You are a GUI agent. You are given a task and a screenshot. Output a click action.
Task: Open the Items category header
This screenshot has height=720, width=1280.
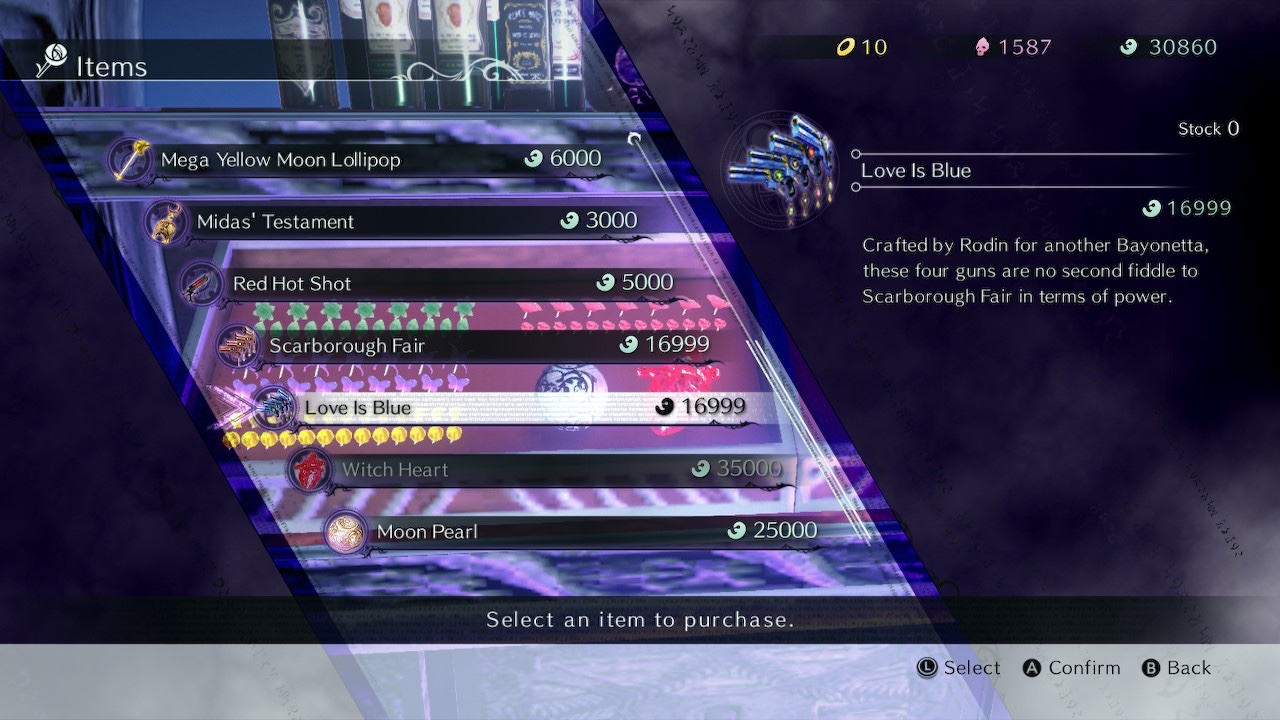tap(110, 67)
